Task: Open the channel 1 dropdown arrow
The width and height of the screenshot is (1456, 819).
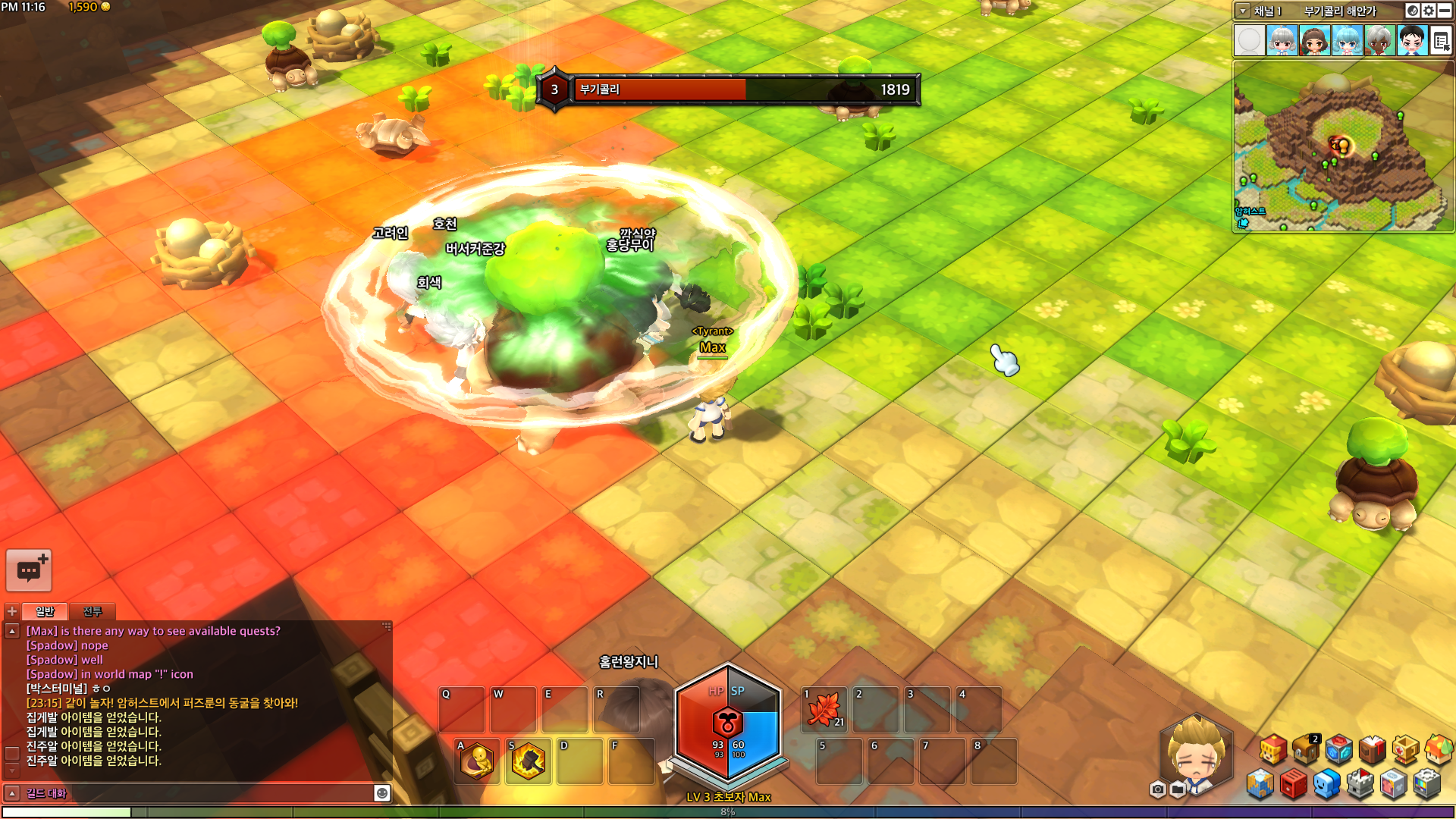Action: pos(1242,11)
